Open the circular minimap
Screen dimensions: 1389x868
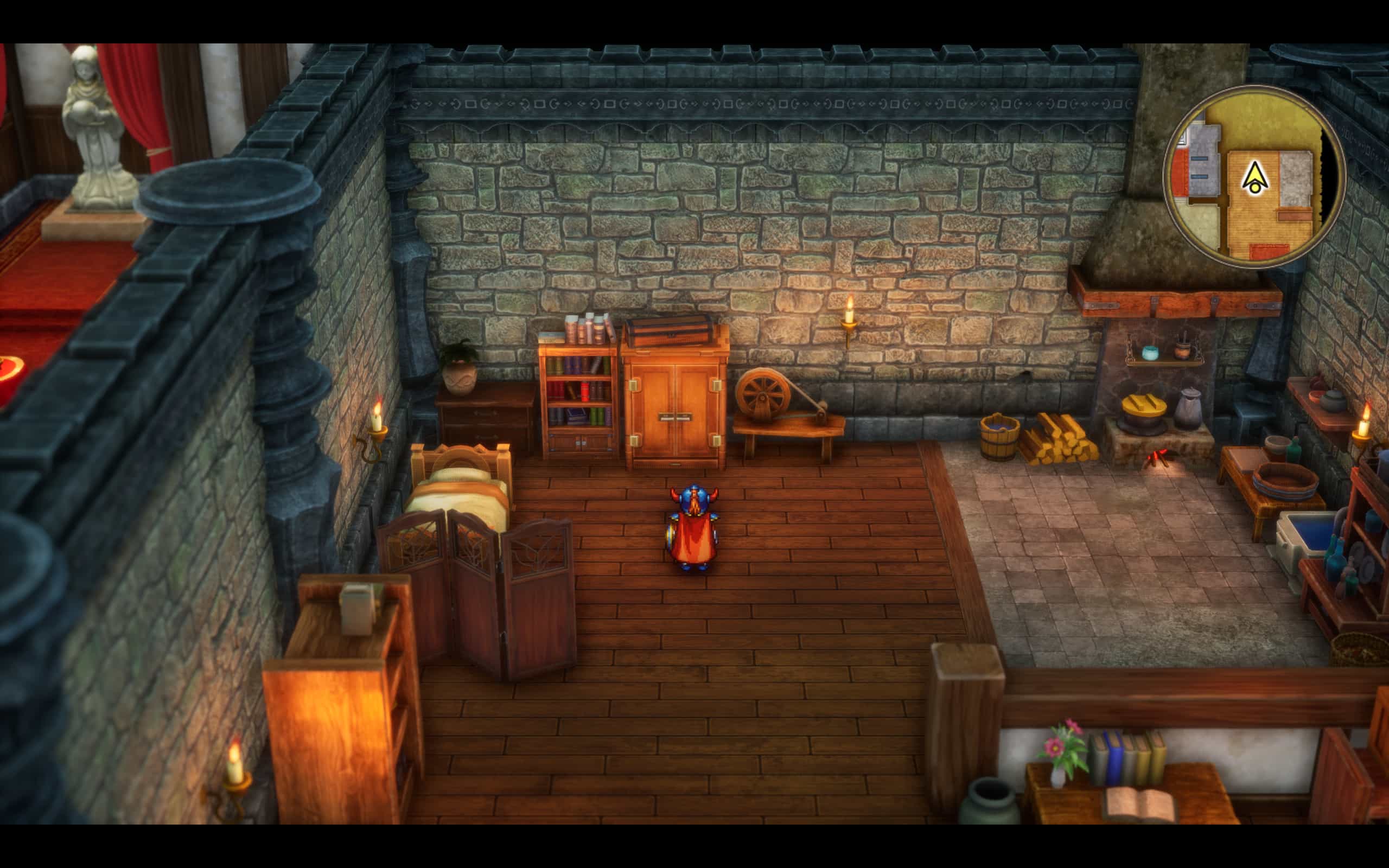1254,176
